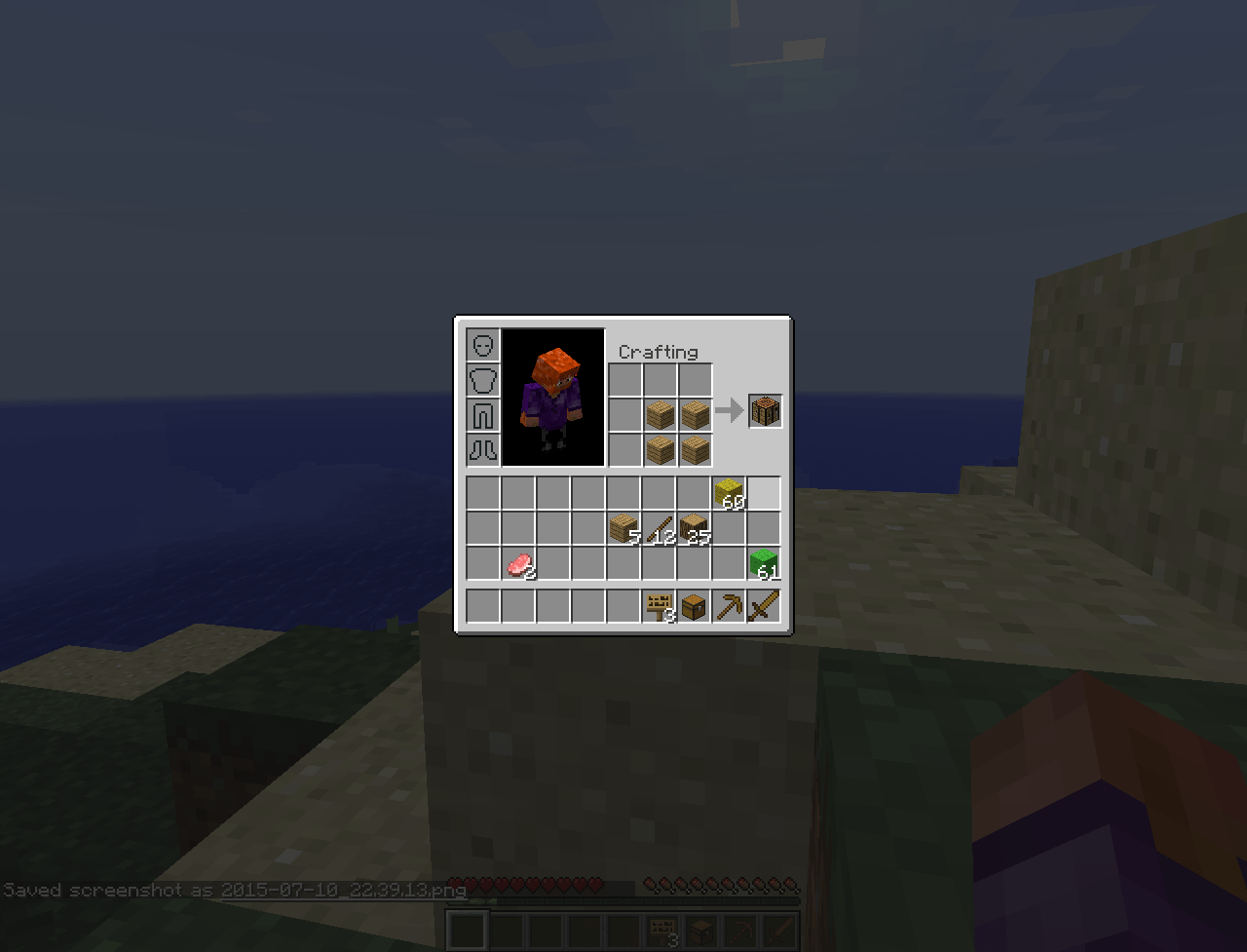Select the wooden pickaxe in the inventory
Image resolution: width=1247 pixels, height=952 pixels.
(x=730, y=606)
